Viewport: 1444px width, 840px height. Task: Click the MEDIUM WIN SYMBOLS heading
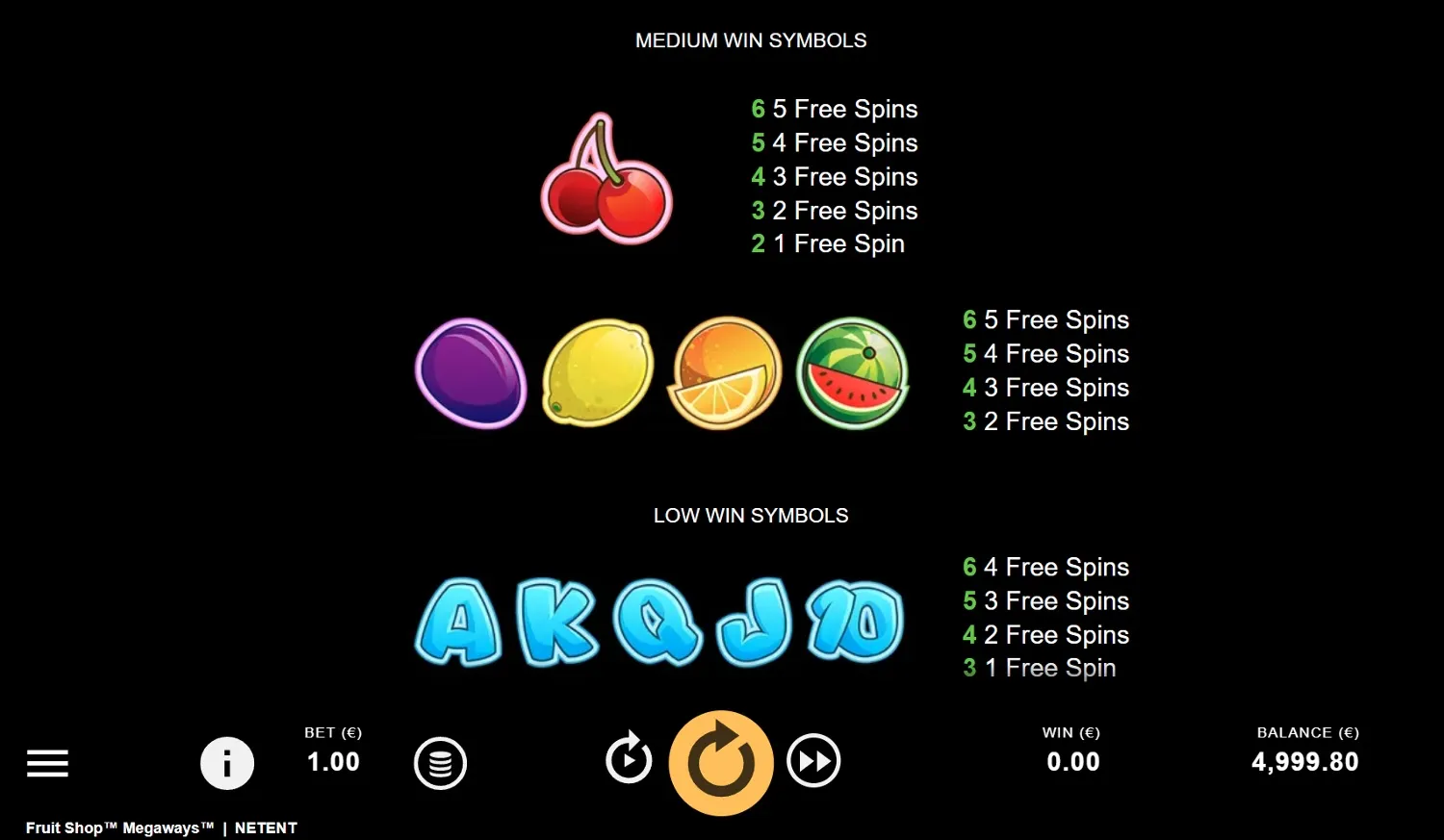[x=751, y=40]
